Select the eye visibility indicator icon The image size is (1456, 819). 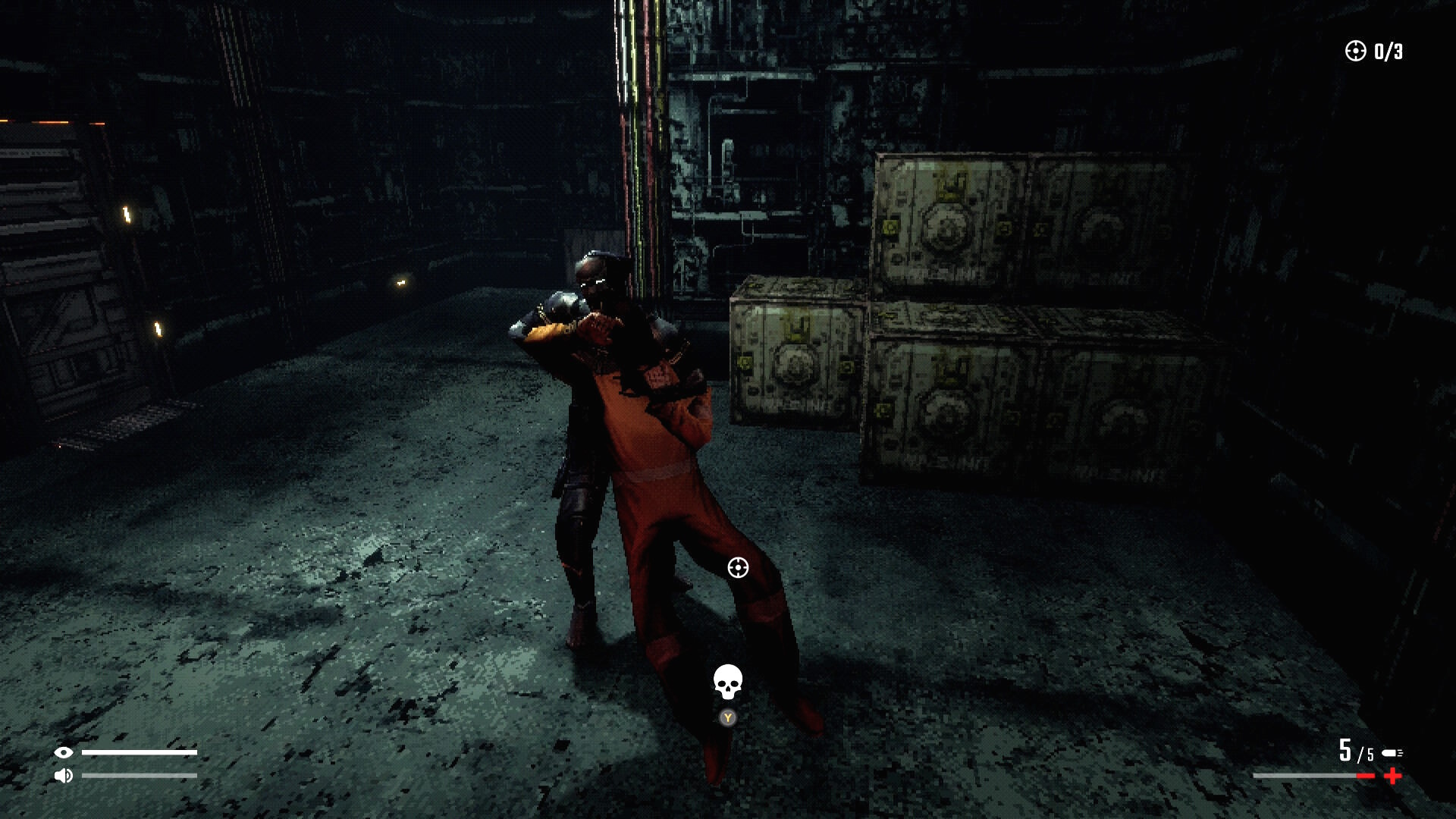pos(64,752)
